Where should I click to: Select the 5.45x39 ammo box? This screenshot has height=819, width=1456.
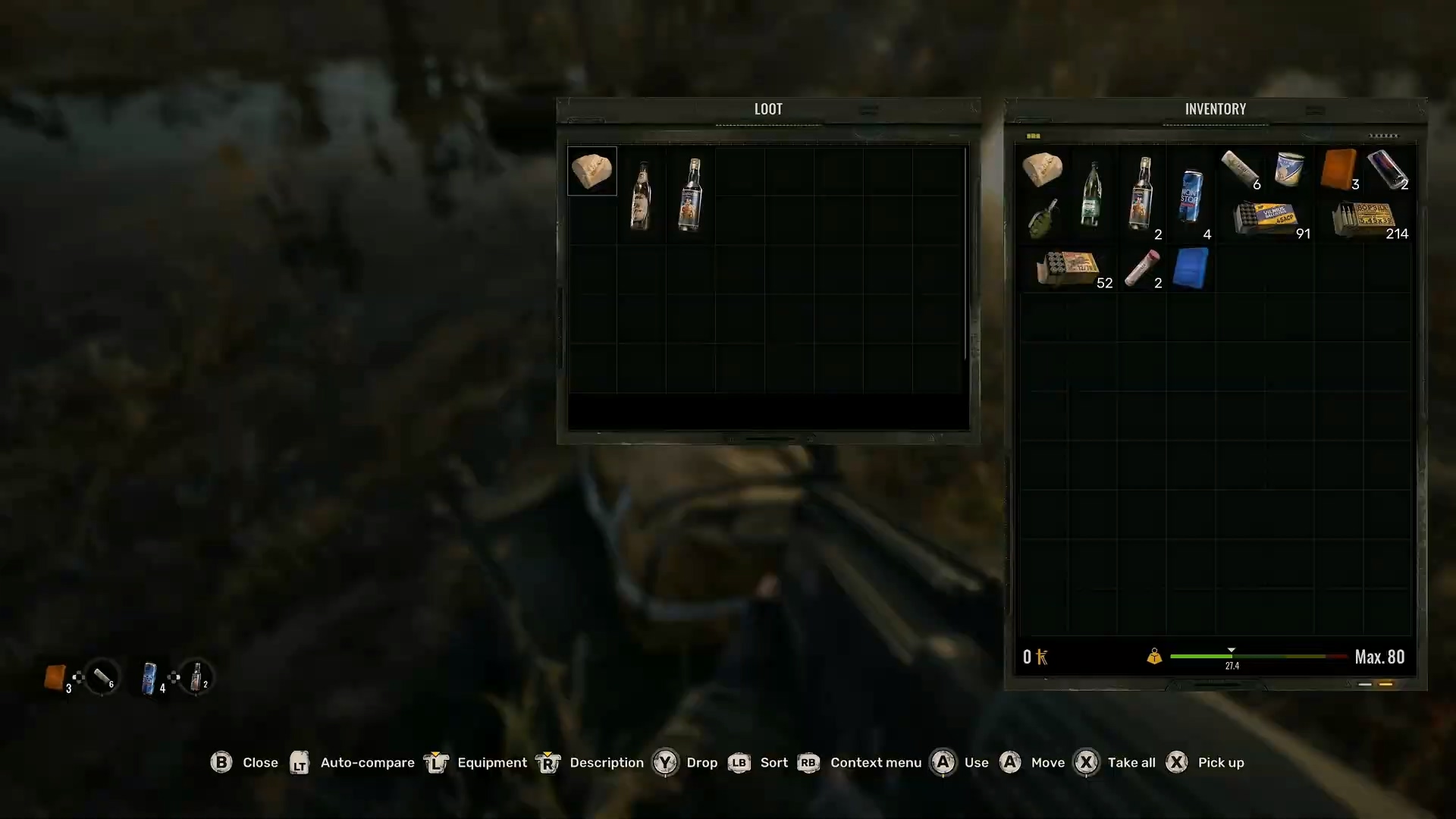coord(1363,218)
